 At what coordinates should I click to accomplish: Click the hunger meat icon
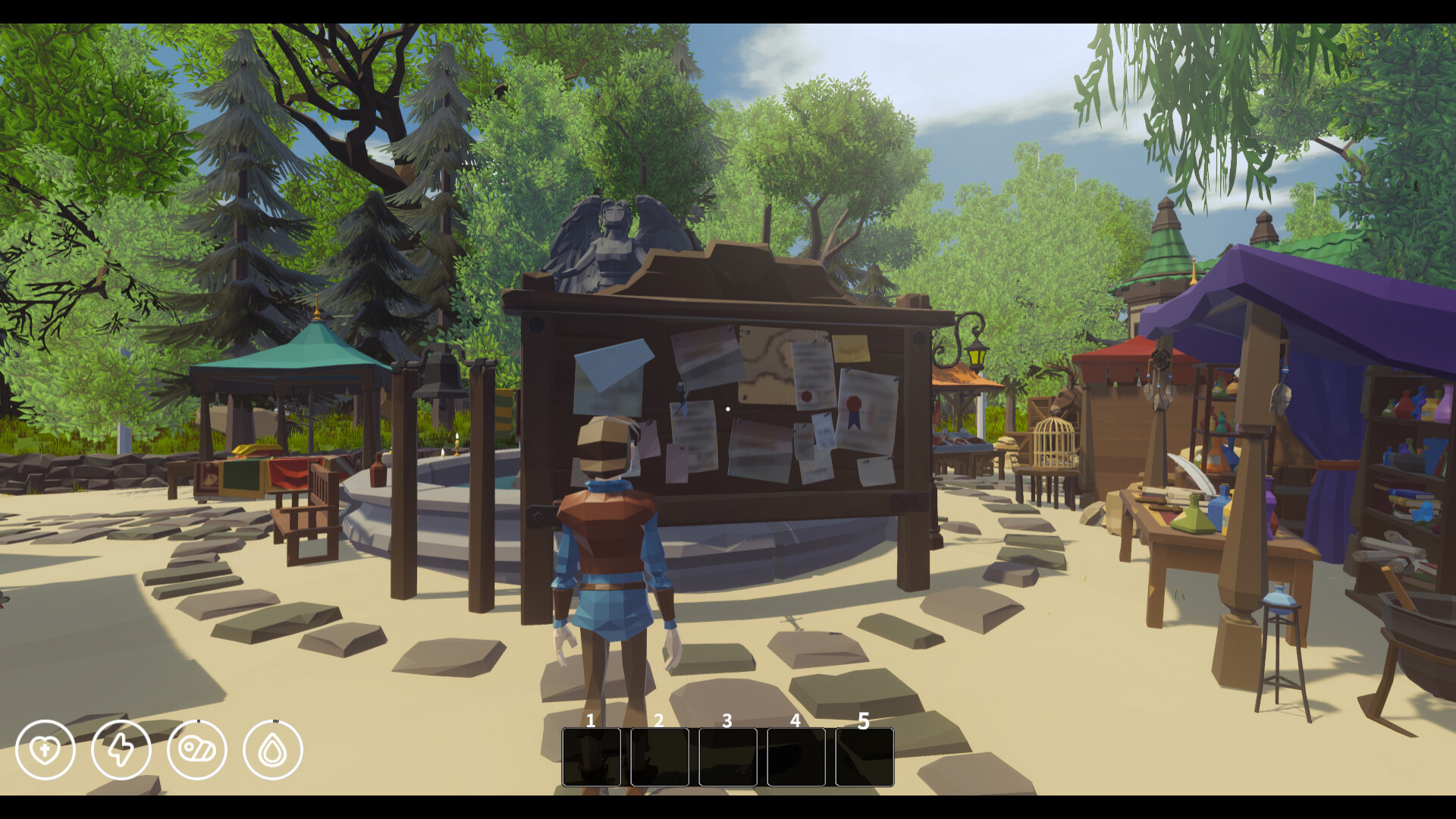coord(199,749)
